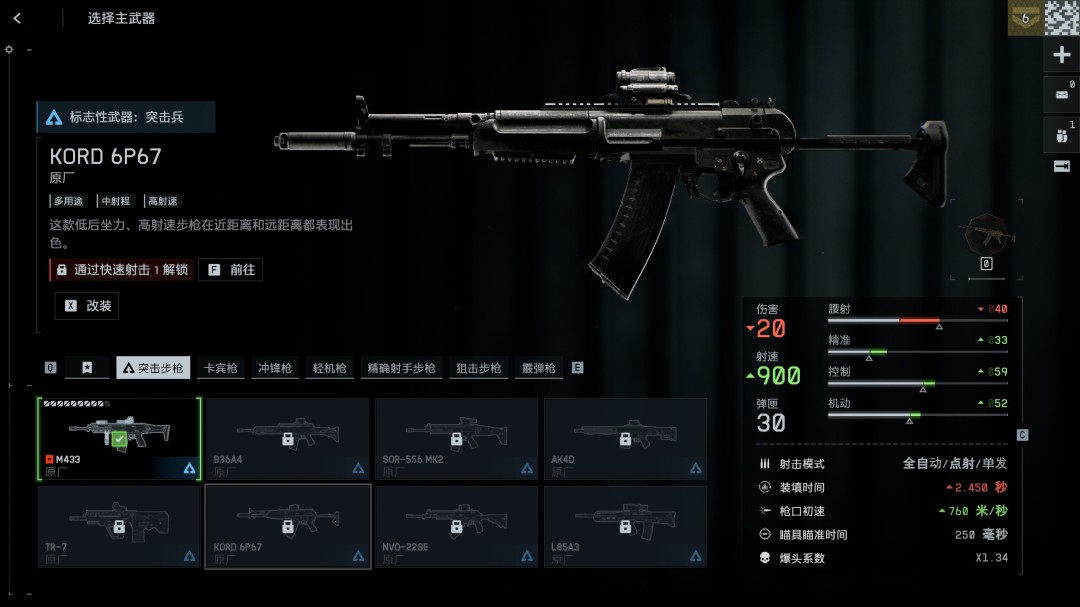1080x607 pixels.
Task: Select the 卡宾枪 carbine tab
Action: click(221, 368)
